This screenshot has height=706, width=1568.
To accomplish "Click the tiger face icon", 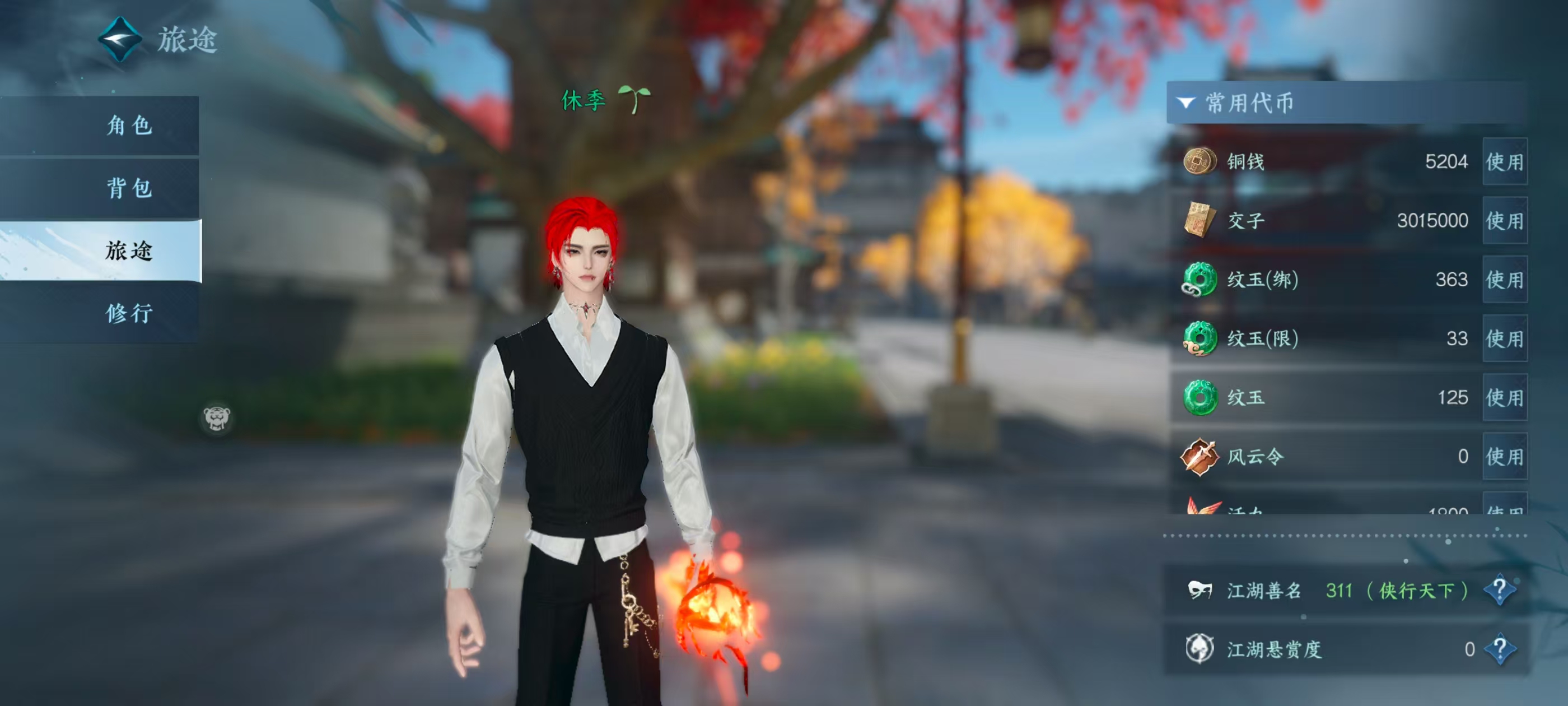I will [217, 418].
